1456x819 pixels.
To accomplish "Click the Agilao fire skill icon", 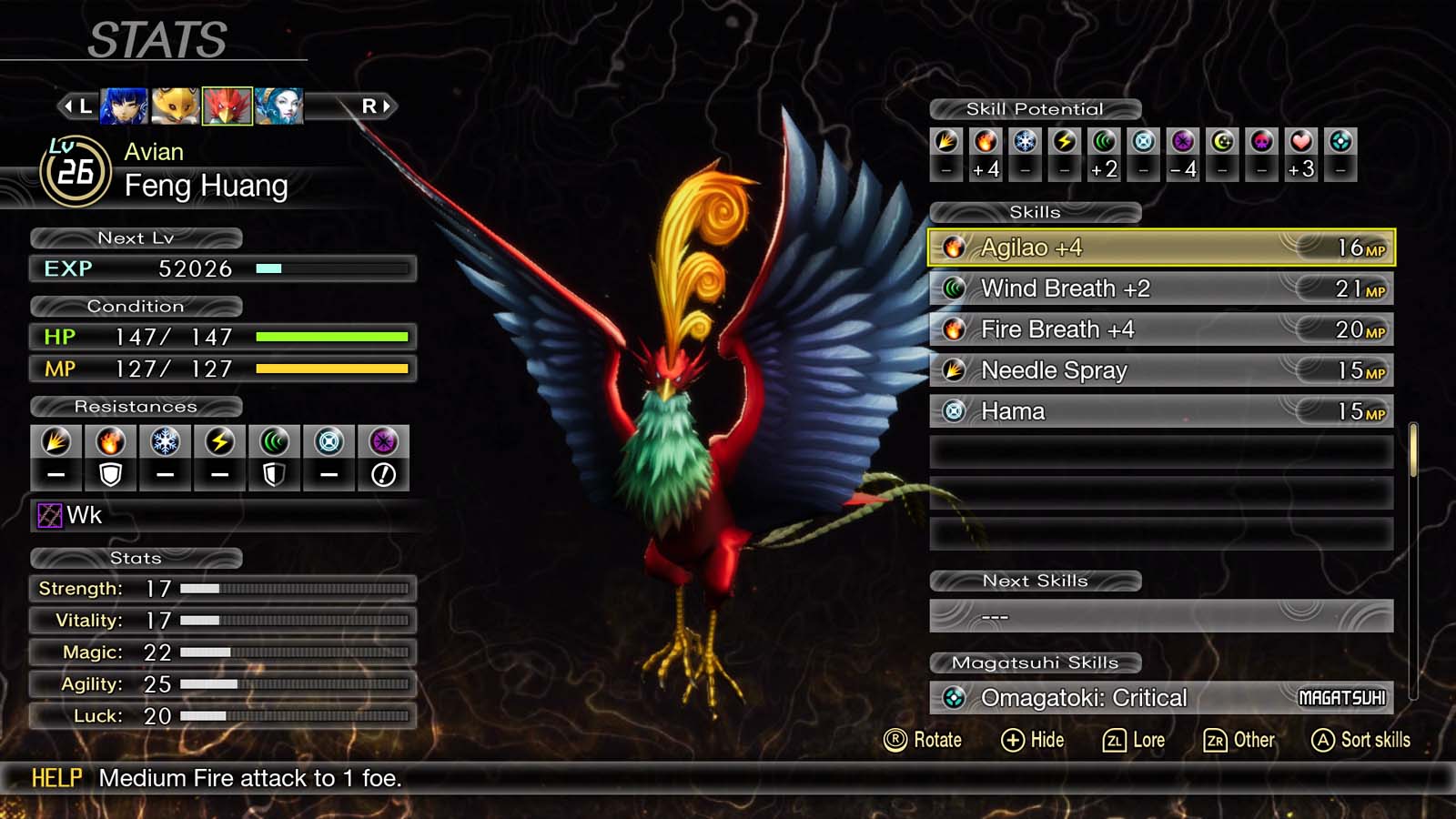I will pos(955,247).
